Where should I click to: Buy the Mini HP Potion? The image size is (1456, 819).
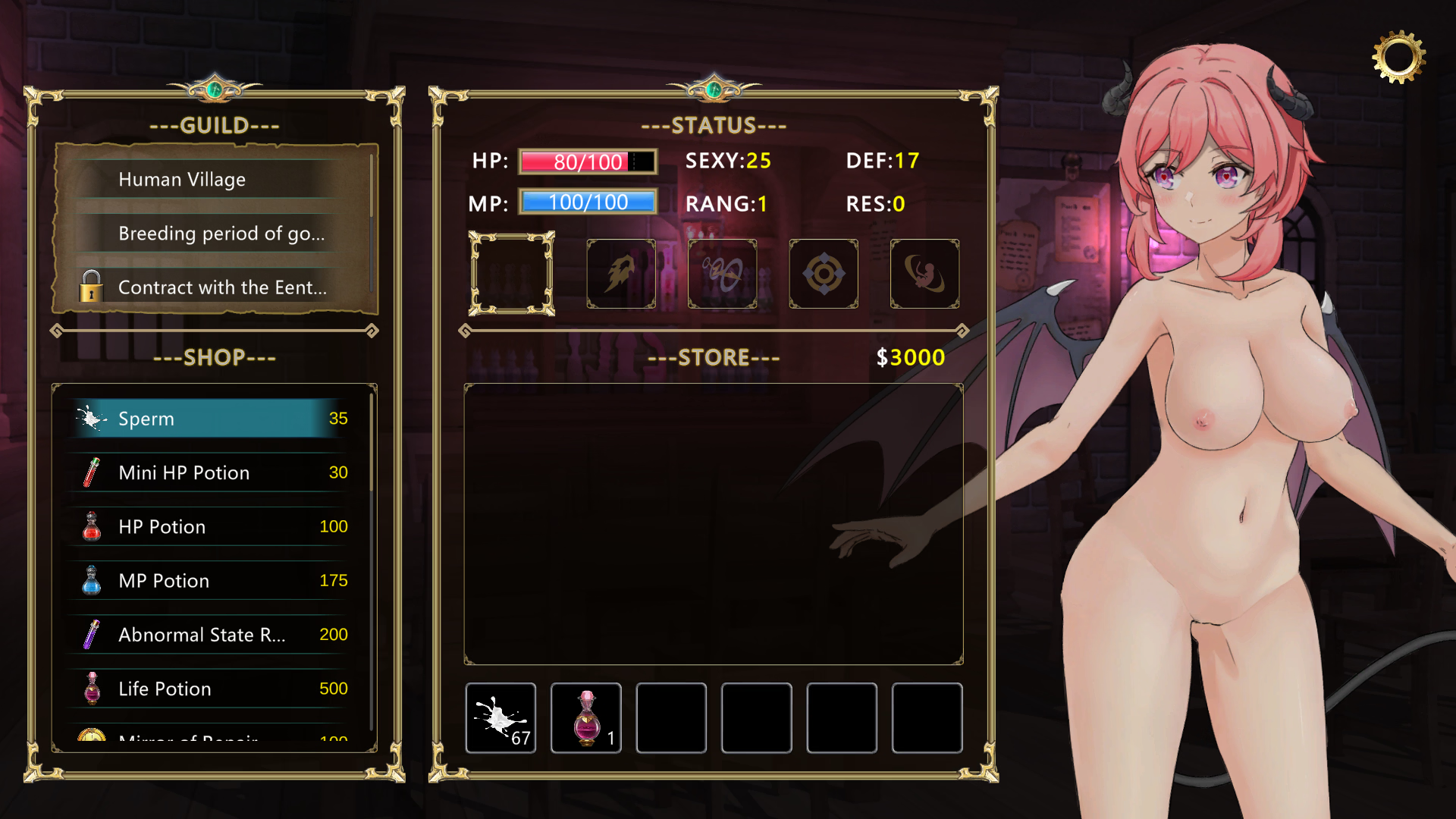(x=212, y=472)
